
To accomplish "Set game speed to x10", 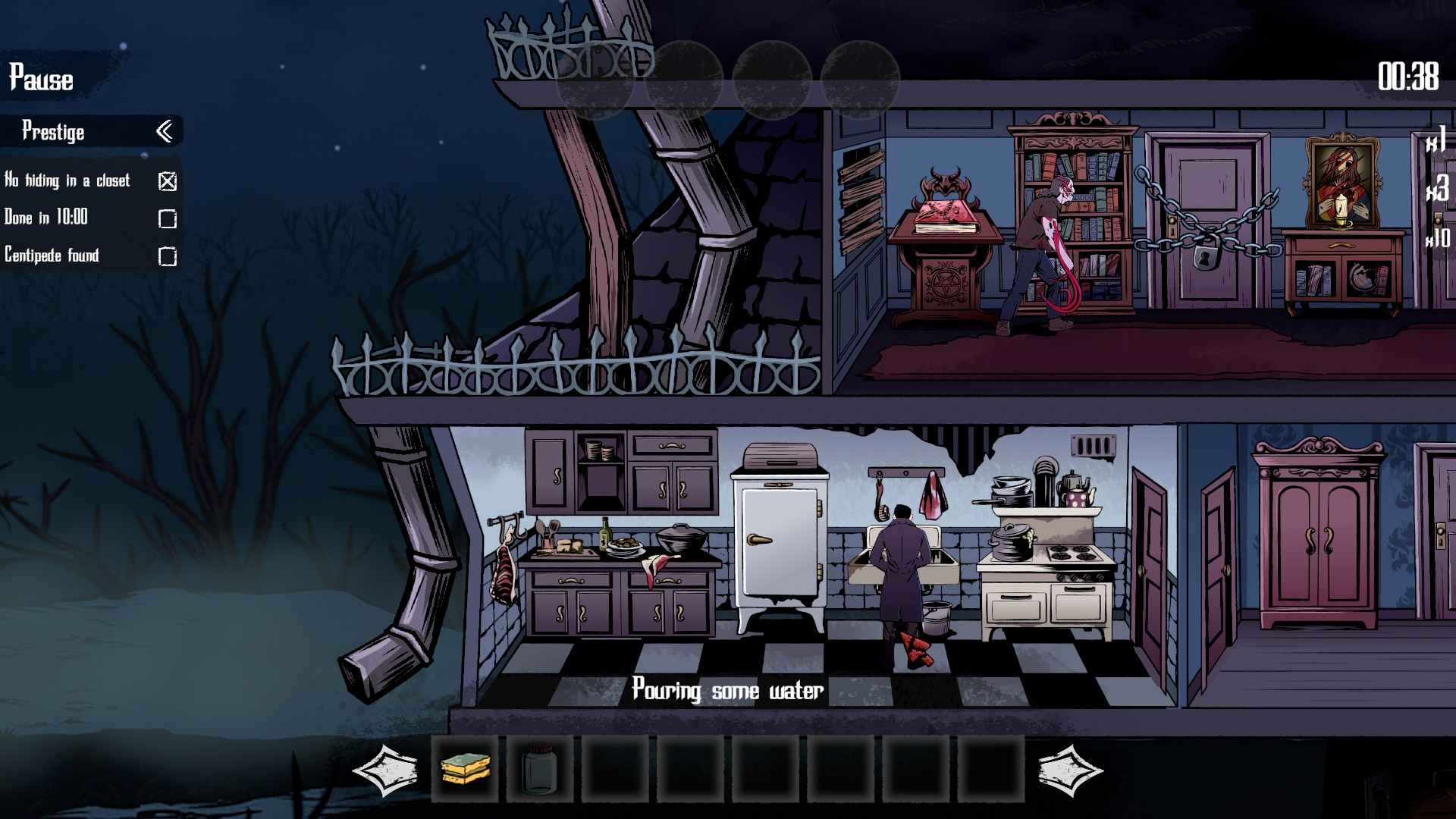I will pyautogui.click(x=1437, y=238).
